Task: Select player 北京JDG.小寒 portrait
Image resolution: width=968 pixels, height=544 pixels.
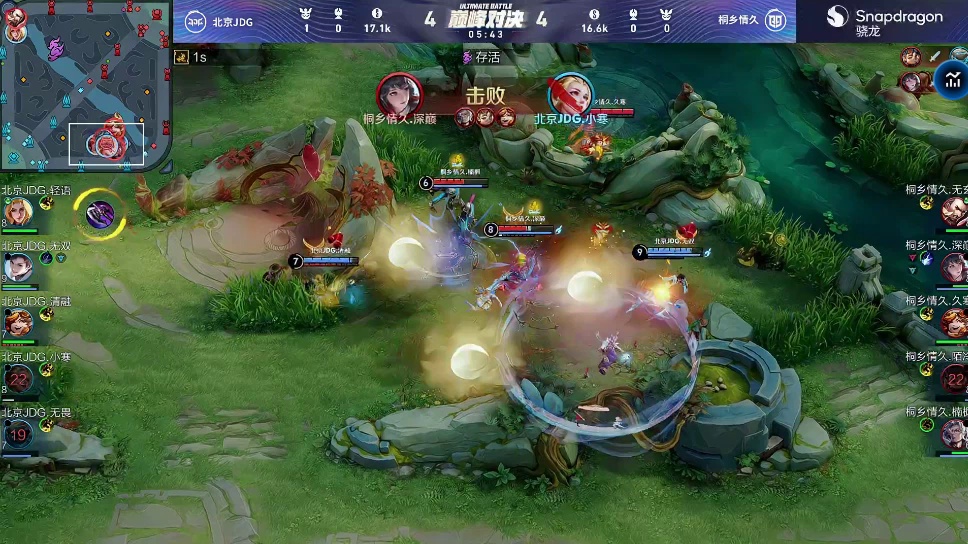Action: [x=17, y=379]
